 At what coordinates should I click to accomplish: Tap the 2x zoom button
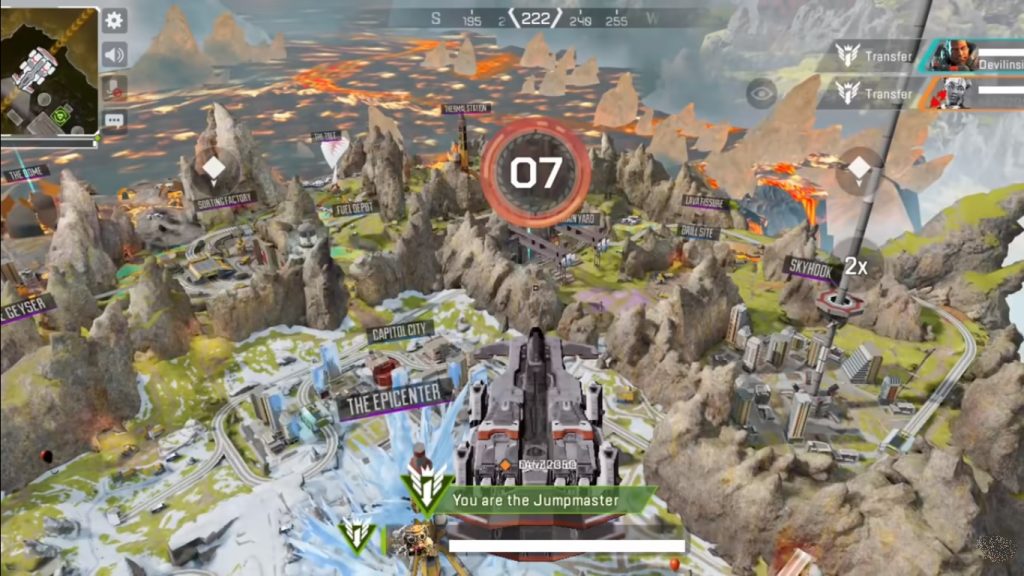pos(855,266)
